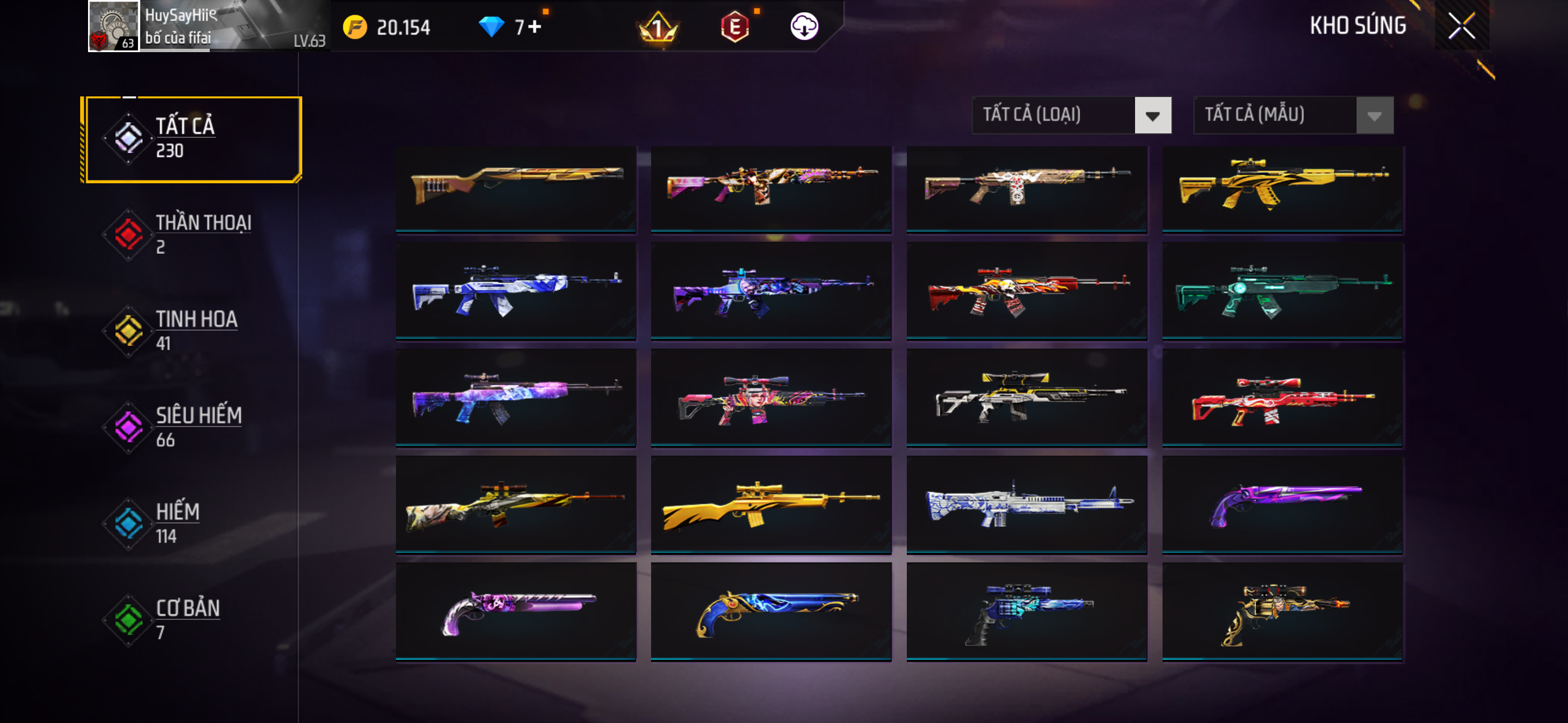Screen dimensions: 1568x723
Task: View the blue porcelain machine gun skin
Action: 1026,504
